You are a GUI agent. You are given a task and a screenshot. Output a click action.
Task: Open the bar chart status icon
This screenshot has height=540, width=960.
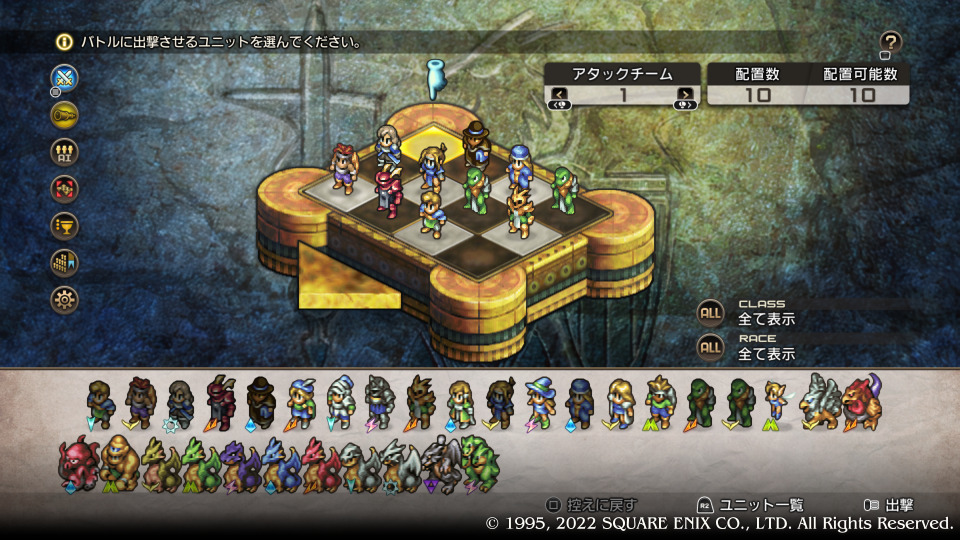pos(65,262)
